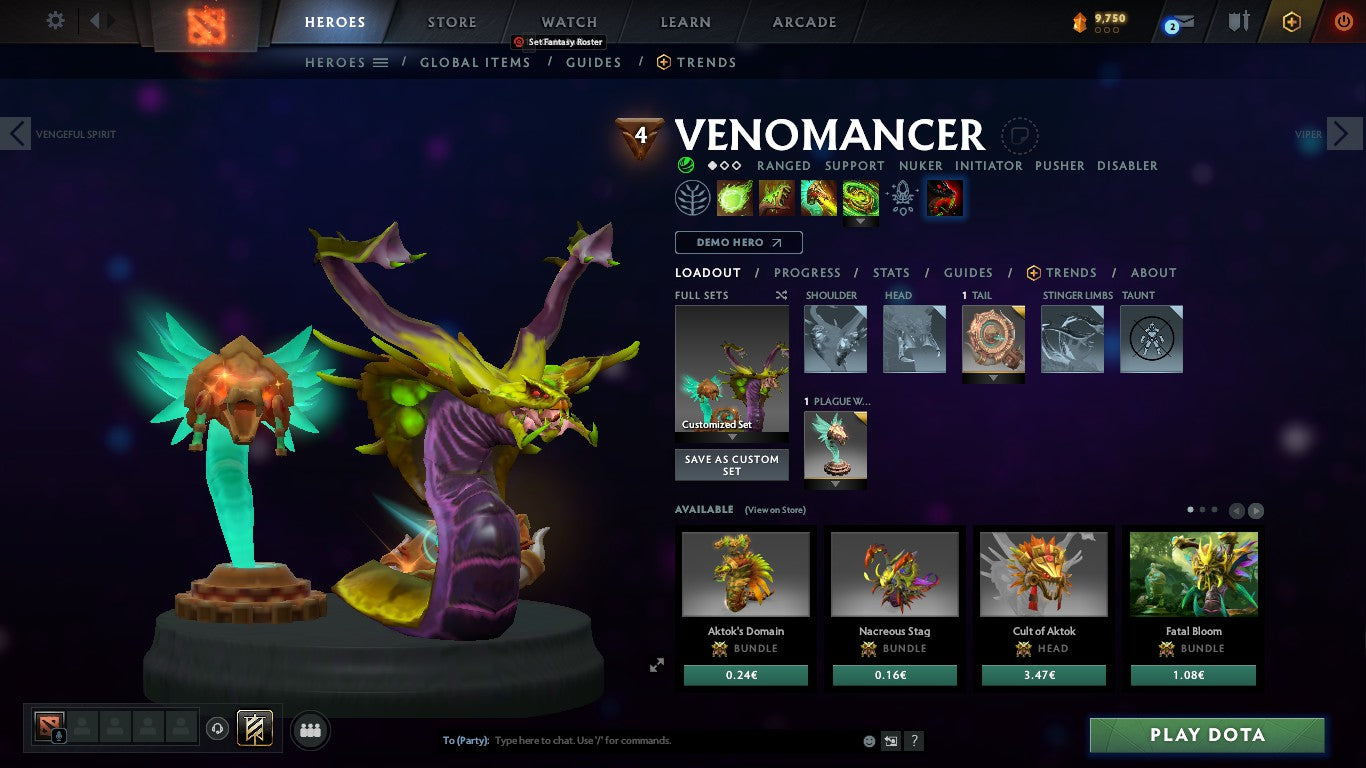Click the power button to exit
Screen dimensions: 1366x768
point(1345,22)
